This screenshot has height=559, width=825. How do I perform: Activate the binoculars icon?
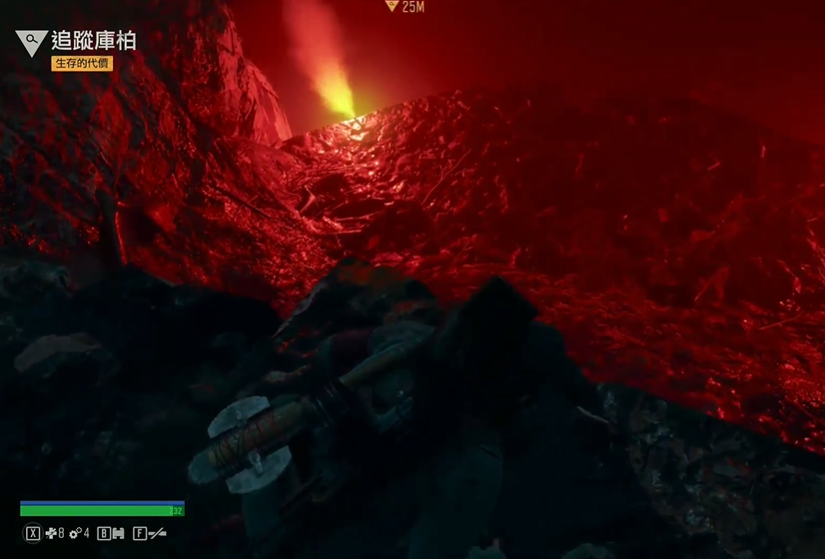(118, 534)
